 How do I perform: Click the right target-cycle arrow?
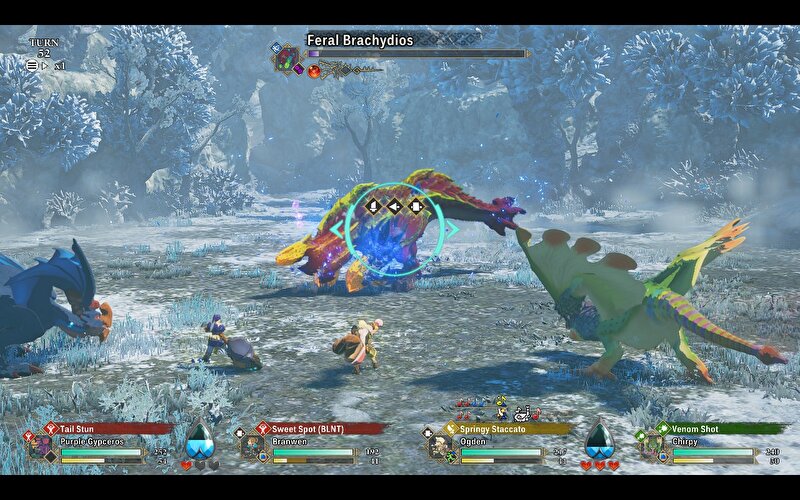pos(454,229)
